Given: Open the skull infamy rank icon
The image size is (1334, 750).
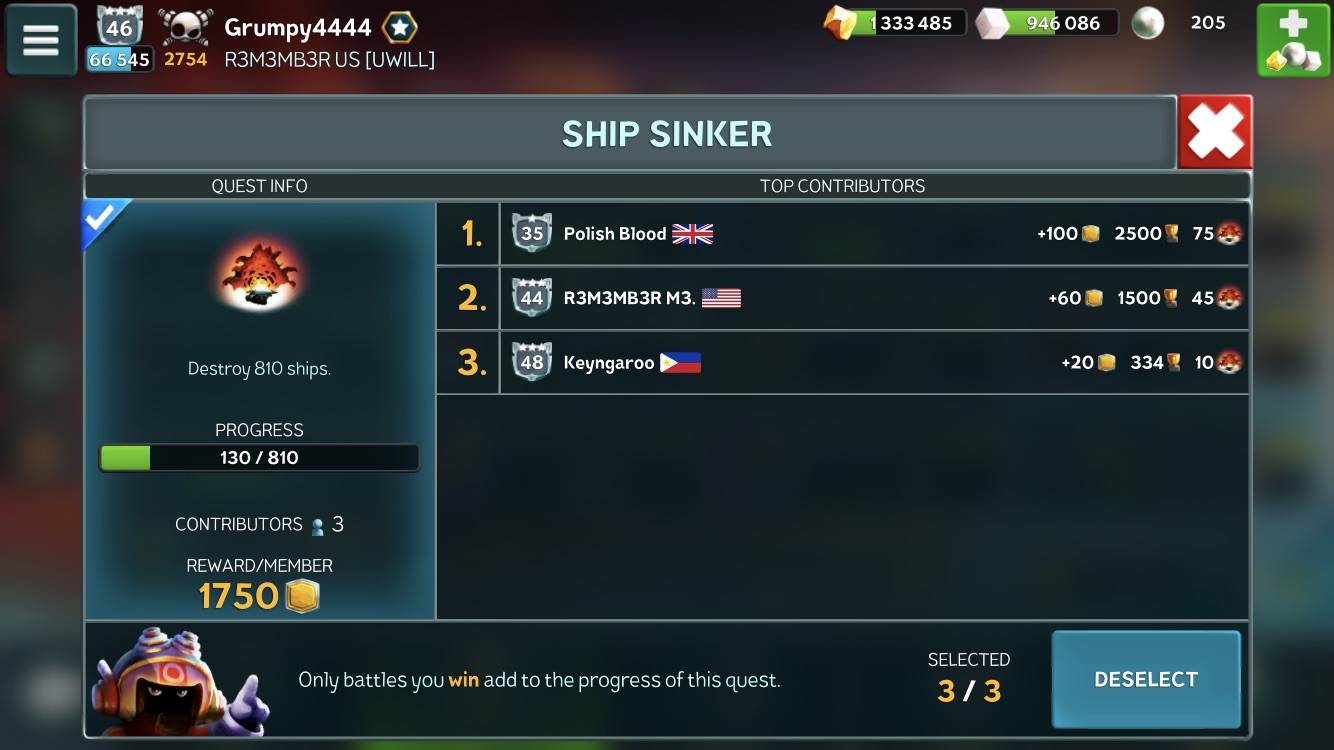Looking at the screenshot, I should pyautogui.click(x=186, y=28).
